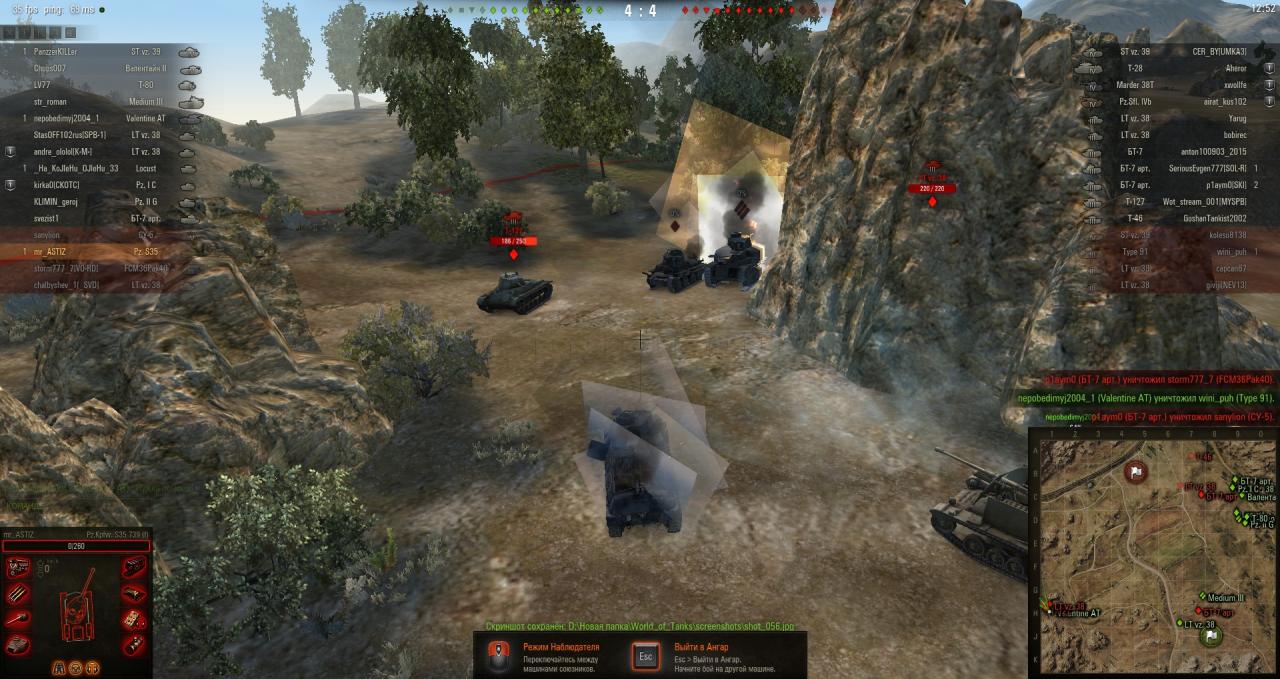The width and height of the screenshot is (1280, 679).
Task: Click the gun barrel module icon
Action: click(18, 619)
